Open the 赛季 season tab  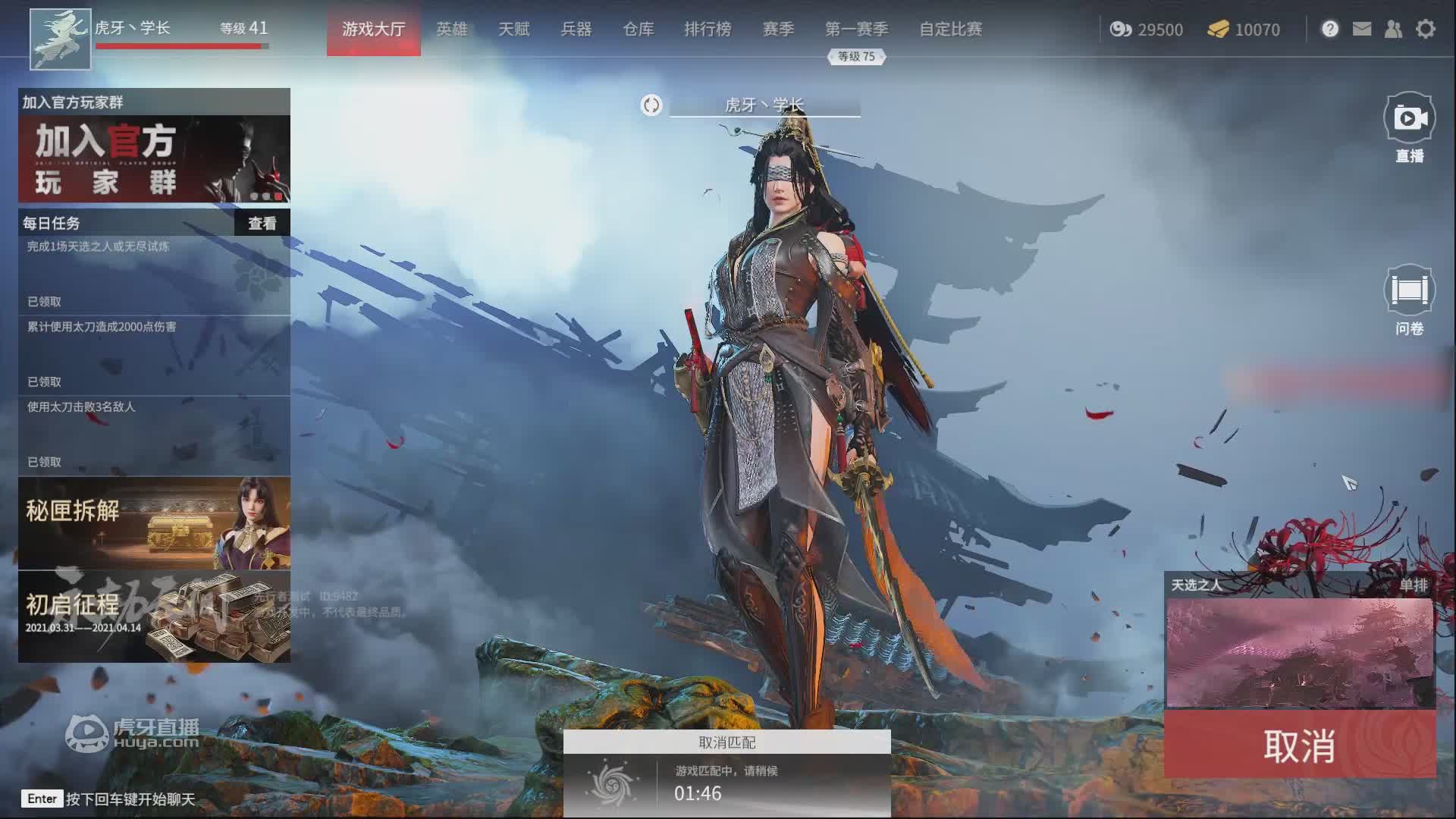point(778,29)
